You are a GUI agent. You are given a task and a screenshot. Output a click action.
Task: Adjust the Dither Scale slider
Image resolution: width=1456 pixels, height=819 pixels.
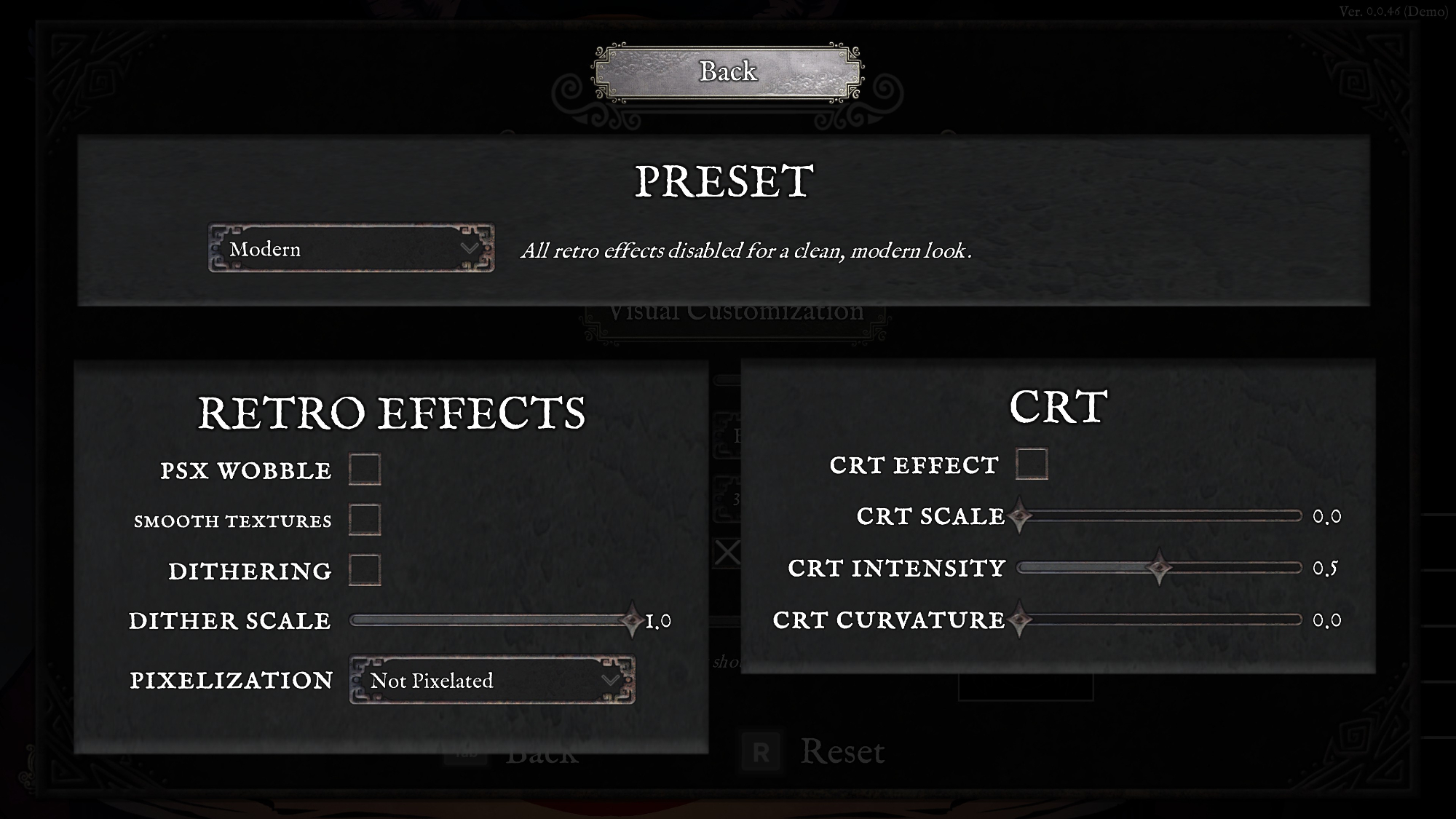pos(631,620)
